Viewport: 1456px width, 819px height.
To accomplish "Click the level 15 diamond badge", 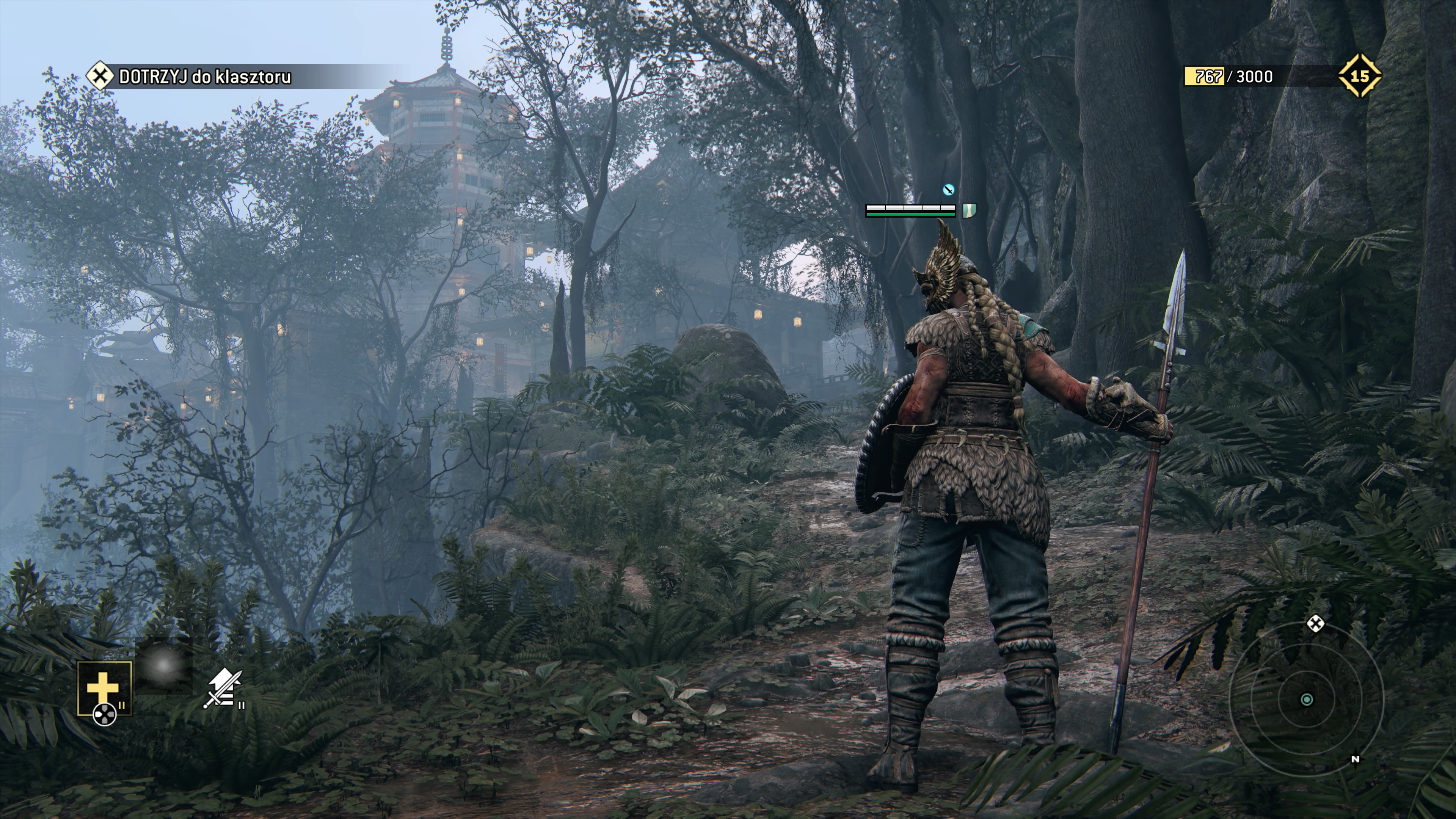I will pyautogui.click(x=1359, y=76).
